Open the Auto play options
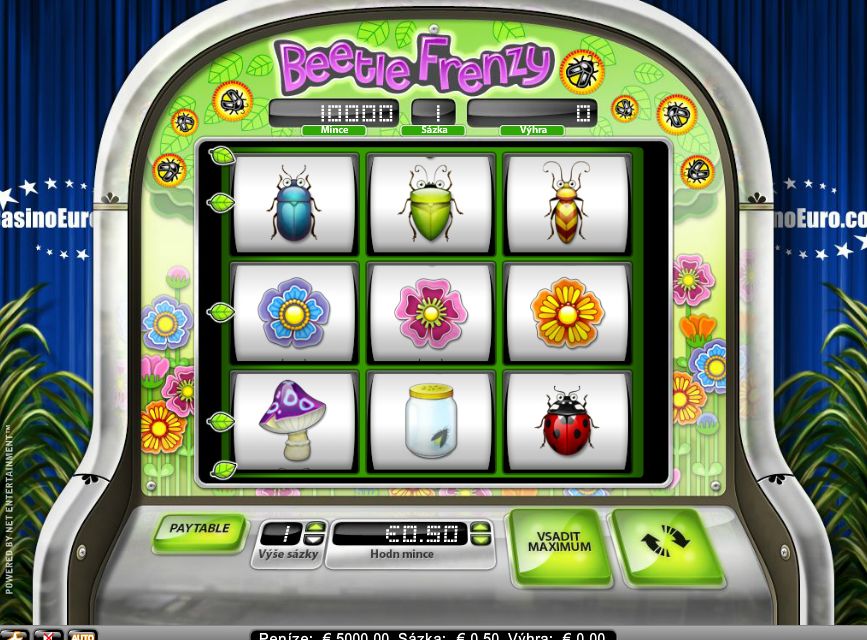Image resolution: width=867 pixels, height=640 pixels. point(82,635)
